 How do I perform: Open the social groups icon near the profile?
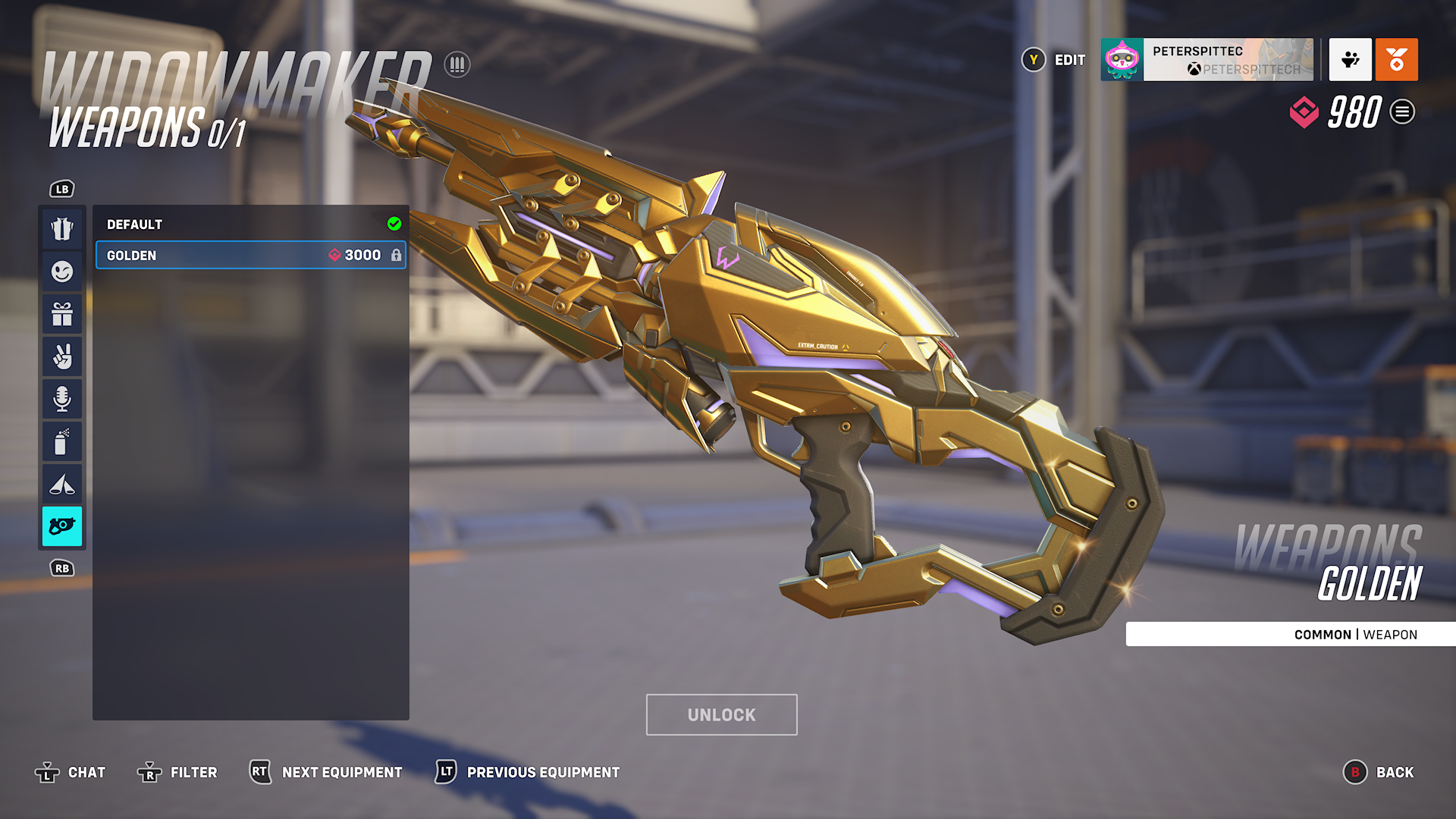point(1350,60)
